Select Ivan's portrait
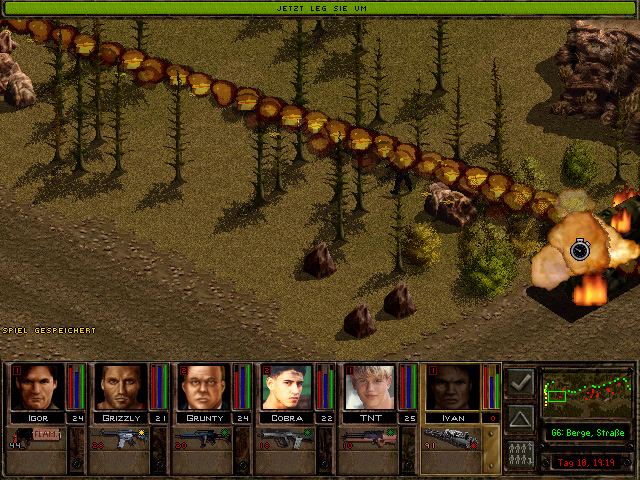640x480 pixels. tap(450, 387)
